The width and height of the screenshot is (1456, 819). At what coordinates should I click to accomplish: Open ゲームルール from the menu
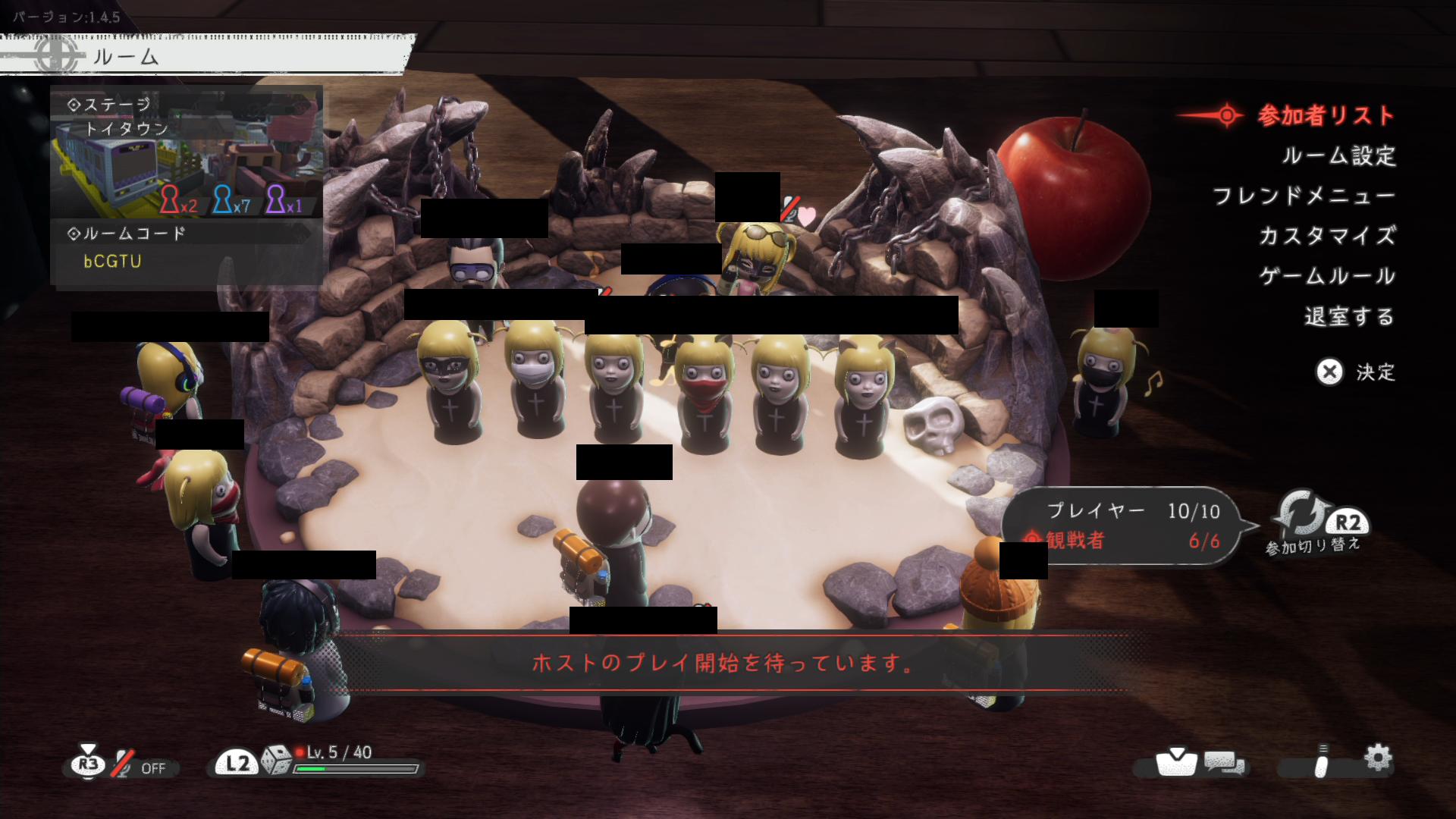1327,276
